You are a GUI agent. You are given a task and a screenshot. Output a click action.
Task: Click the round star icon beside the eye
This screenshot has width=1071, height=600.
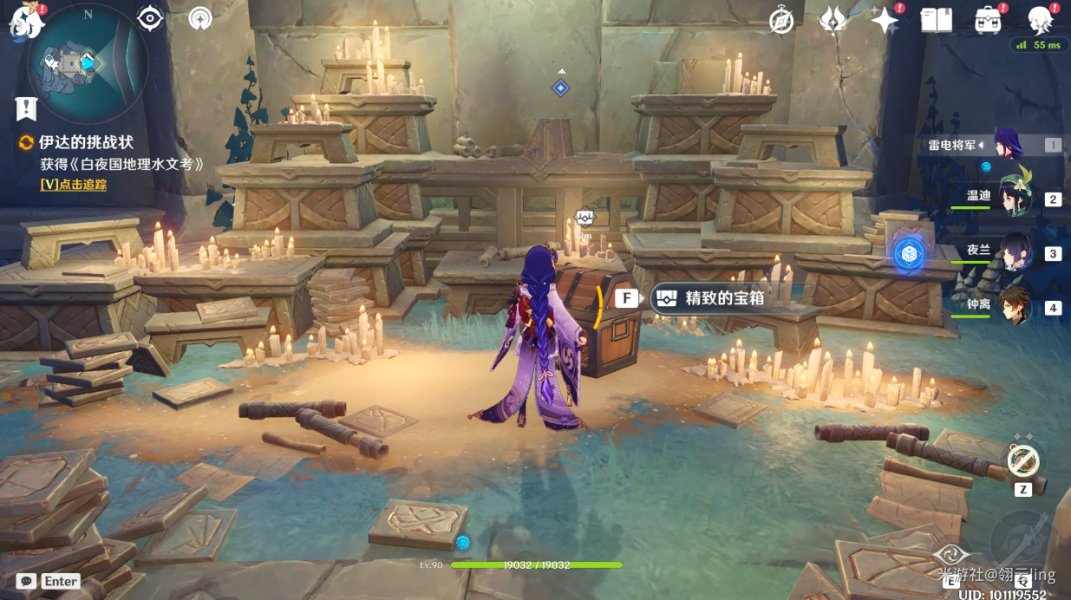pyautogui.click(x=200, y=18)
